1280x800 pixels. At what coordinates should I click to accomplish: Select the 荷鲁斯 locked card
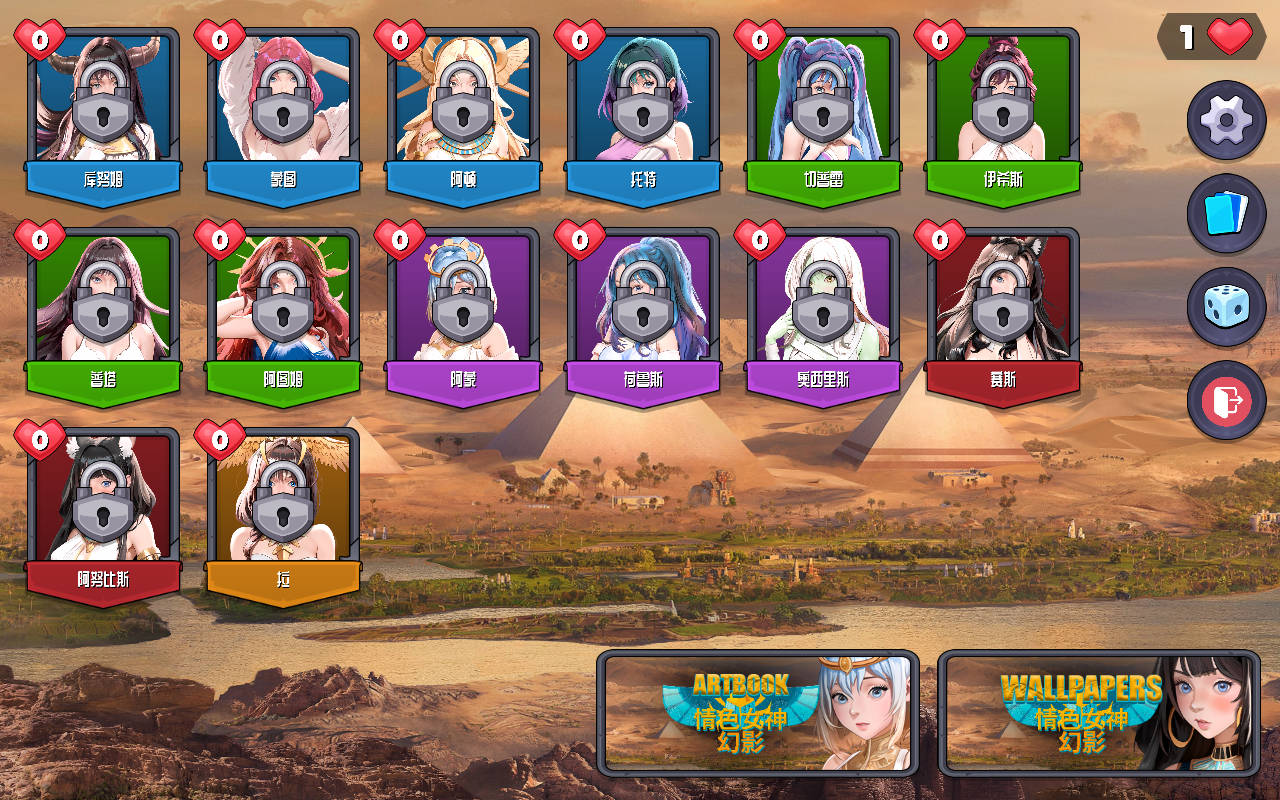tap(643, 310)
